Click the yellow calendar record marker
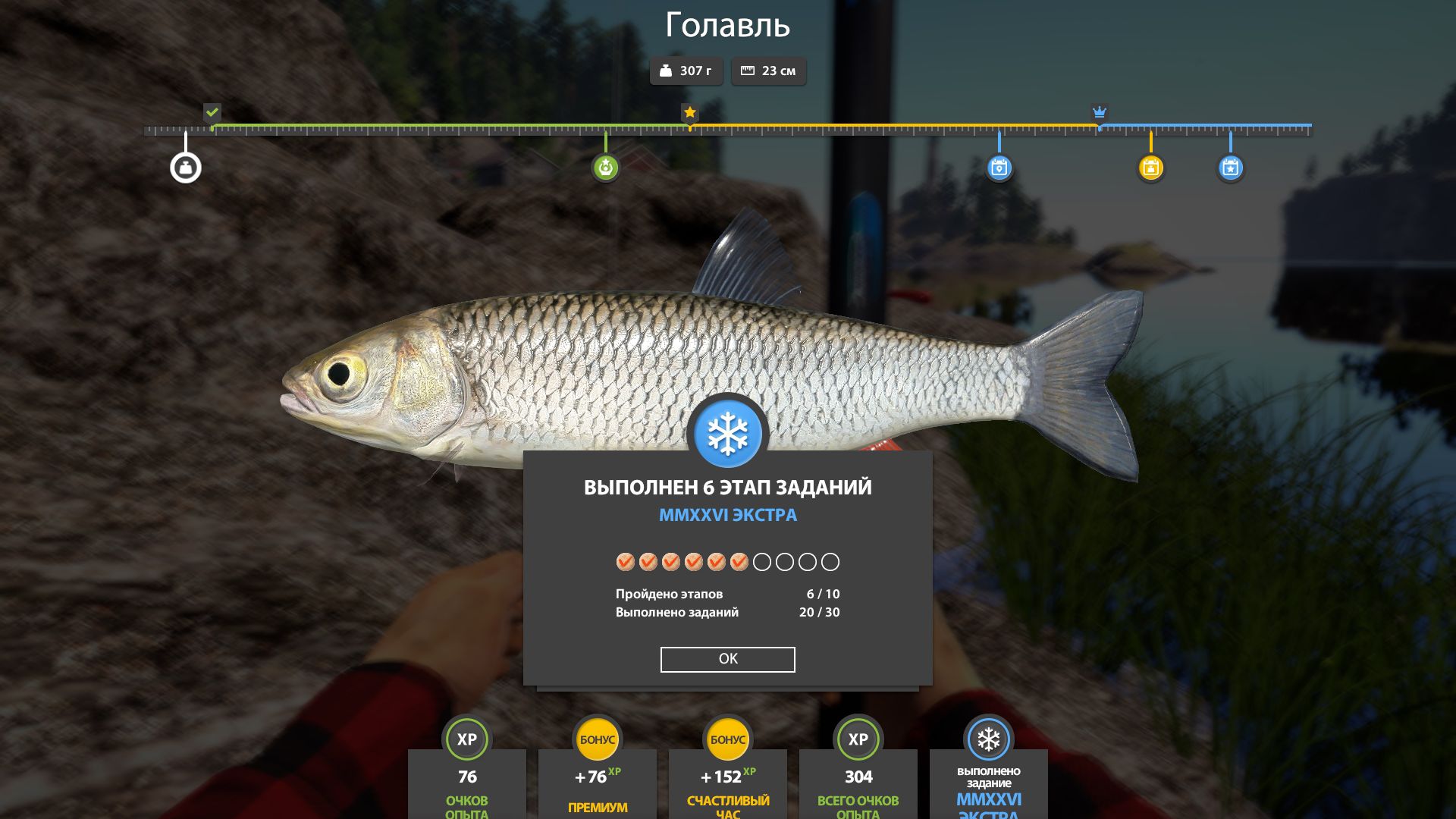Viewport: 1456px width, 819px height. pyautogui.click(x=1150, y=168)
